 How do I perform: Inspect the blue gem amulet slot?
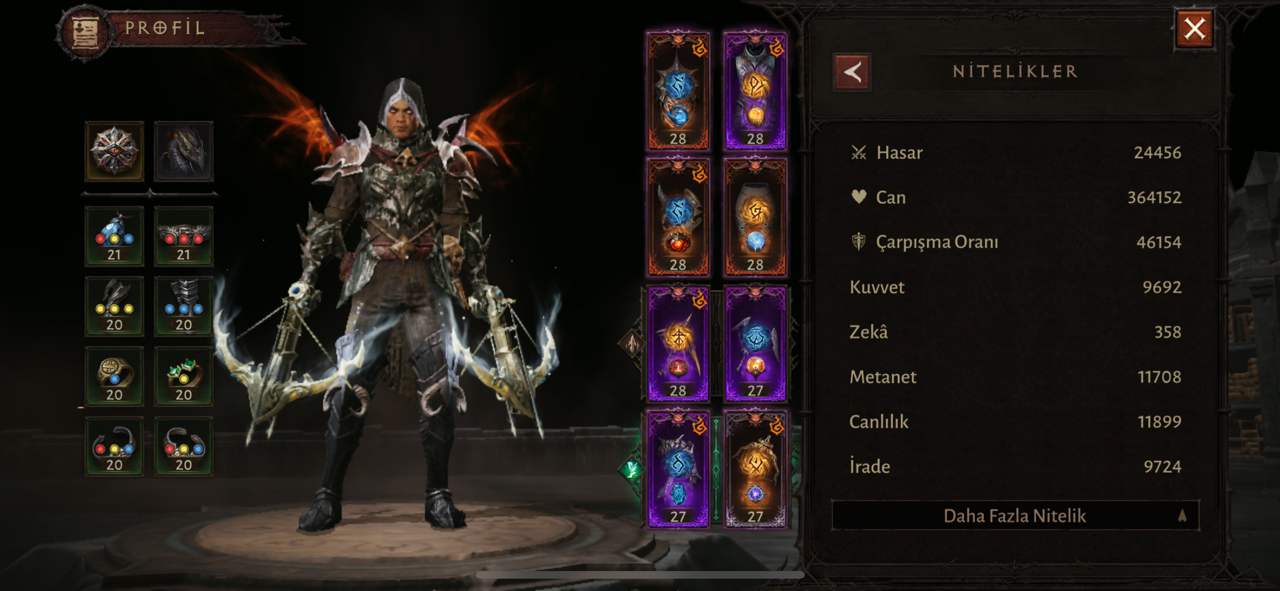(114, 235)
